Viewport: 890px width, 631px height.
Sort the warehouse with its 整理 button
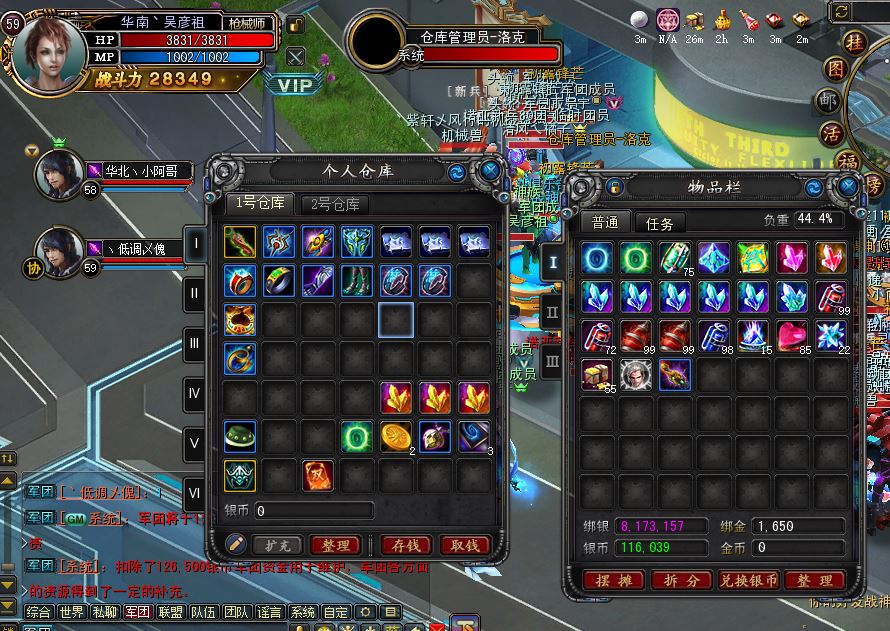[335, 545]
